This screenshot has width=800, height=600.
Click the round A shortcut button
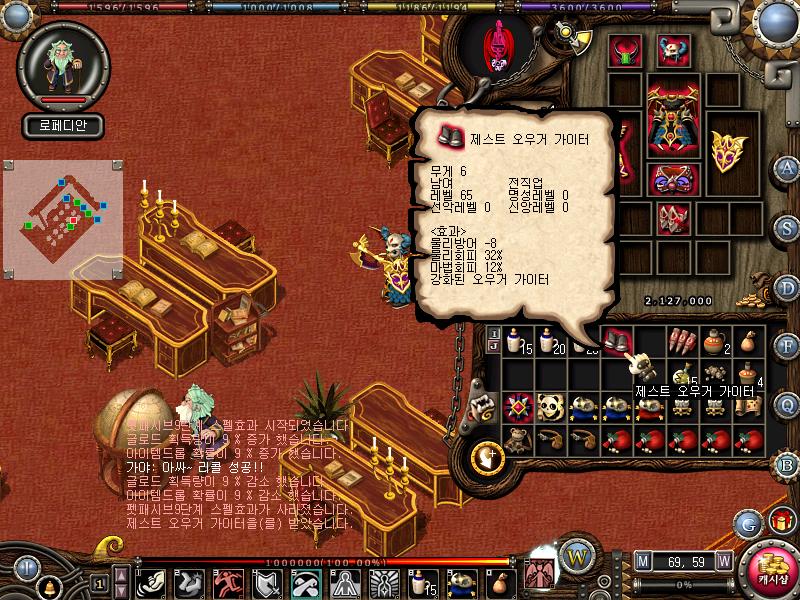tap(788, 167)
